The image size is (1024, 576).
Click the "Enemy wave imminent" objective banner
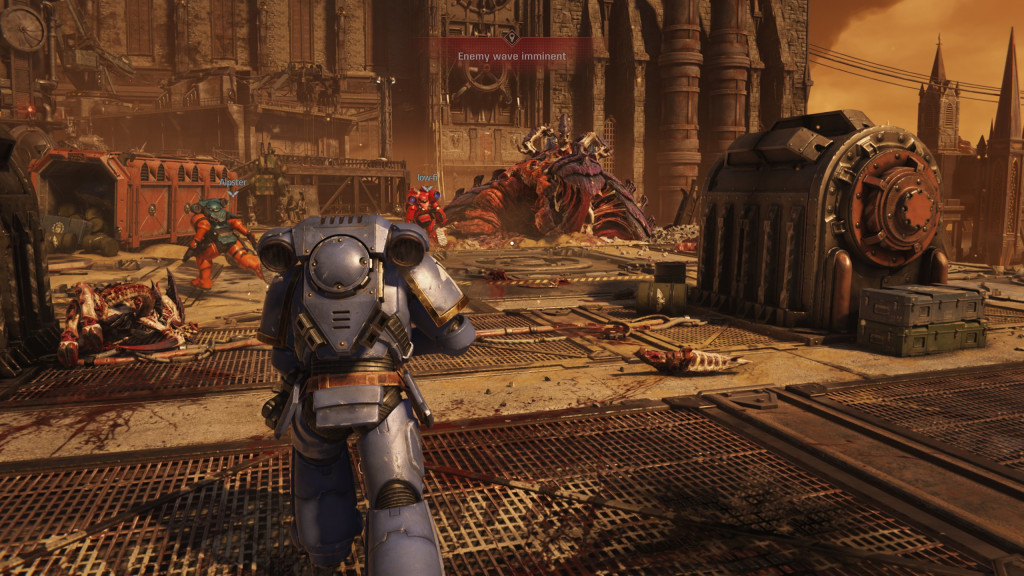tap(511, 57)
